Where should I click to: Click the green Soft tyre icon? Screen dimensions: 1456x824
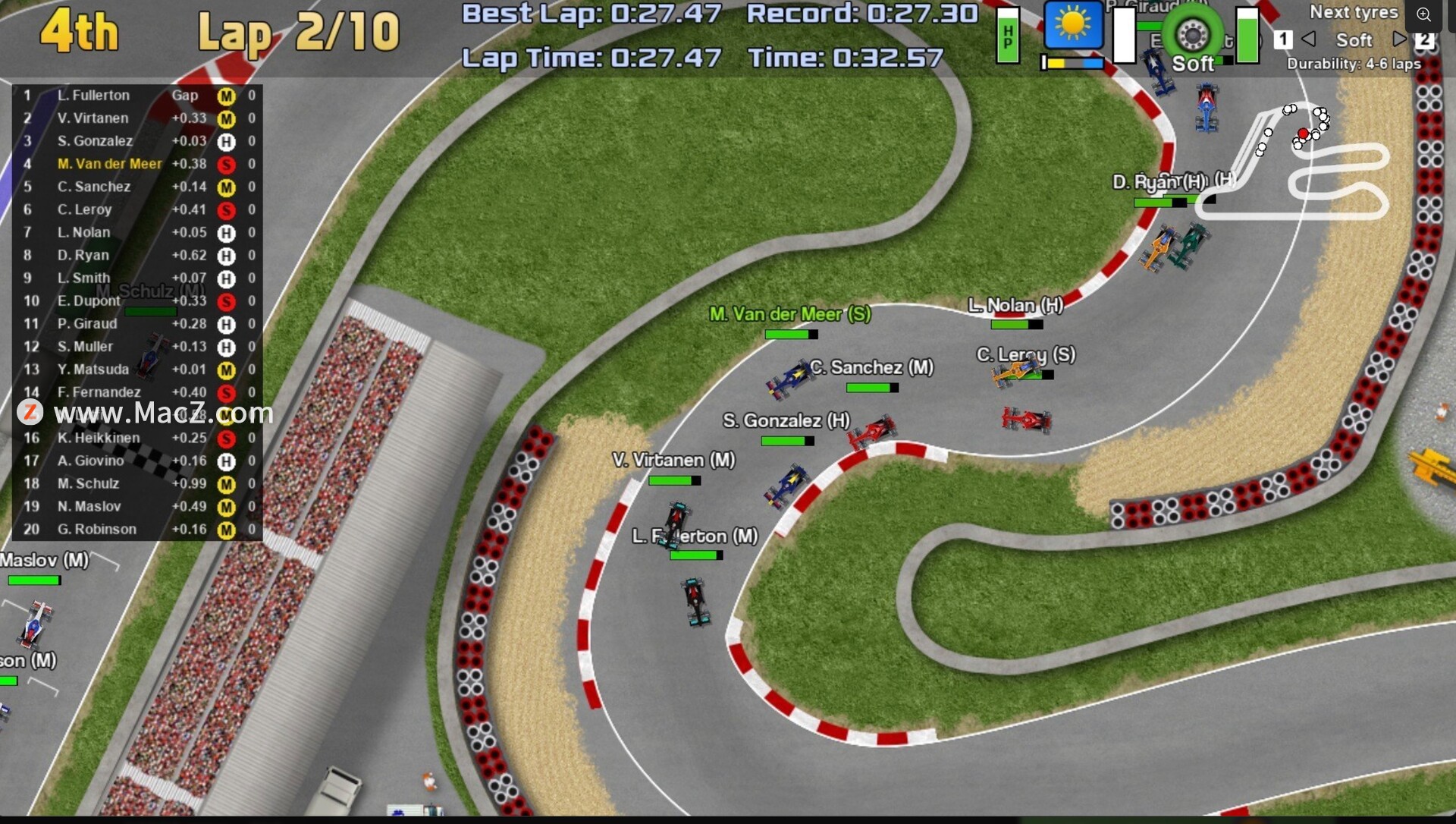point(1192,34)
